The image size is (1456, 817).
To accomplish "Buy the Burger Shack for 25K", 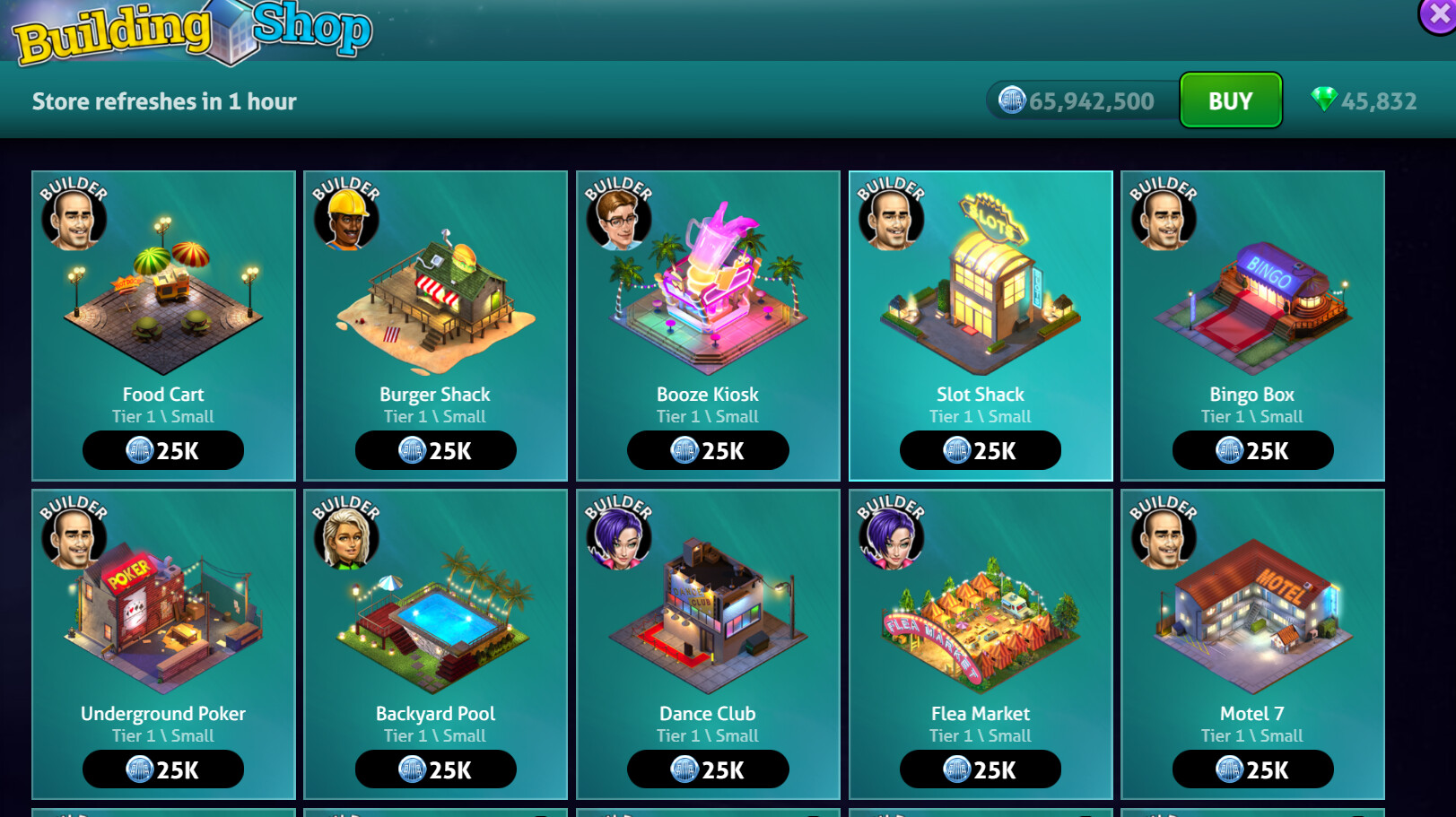I will pyautogui.click(x=435, y=450).
